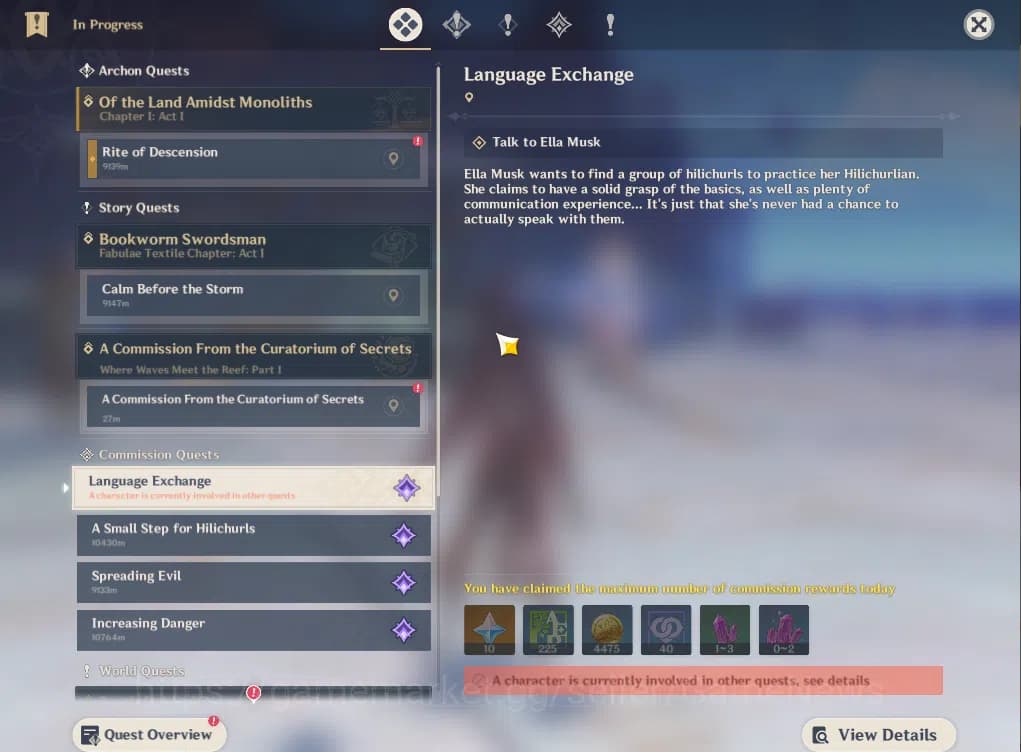Viewport: 1021px width, 752px height.
Task: Select A Small Step for Hilichurls commission
Action: 240,535
